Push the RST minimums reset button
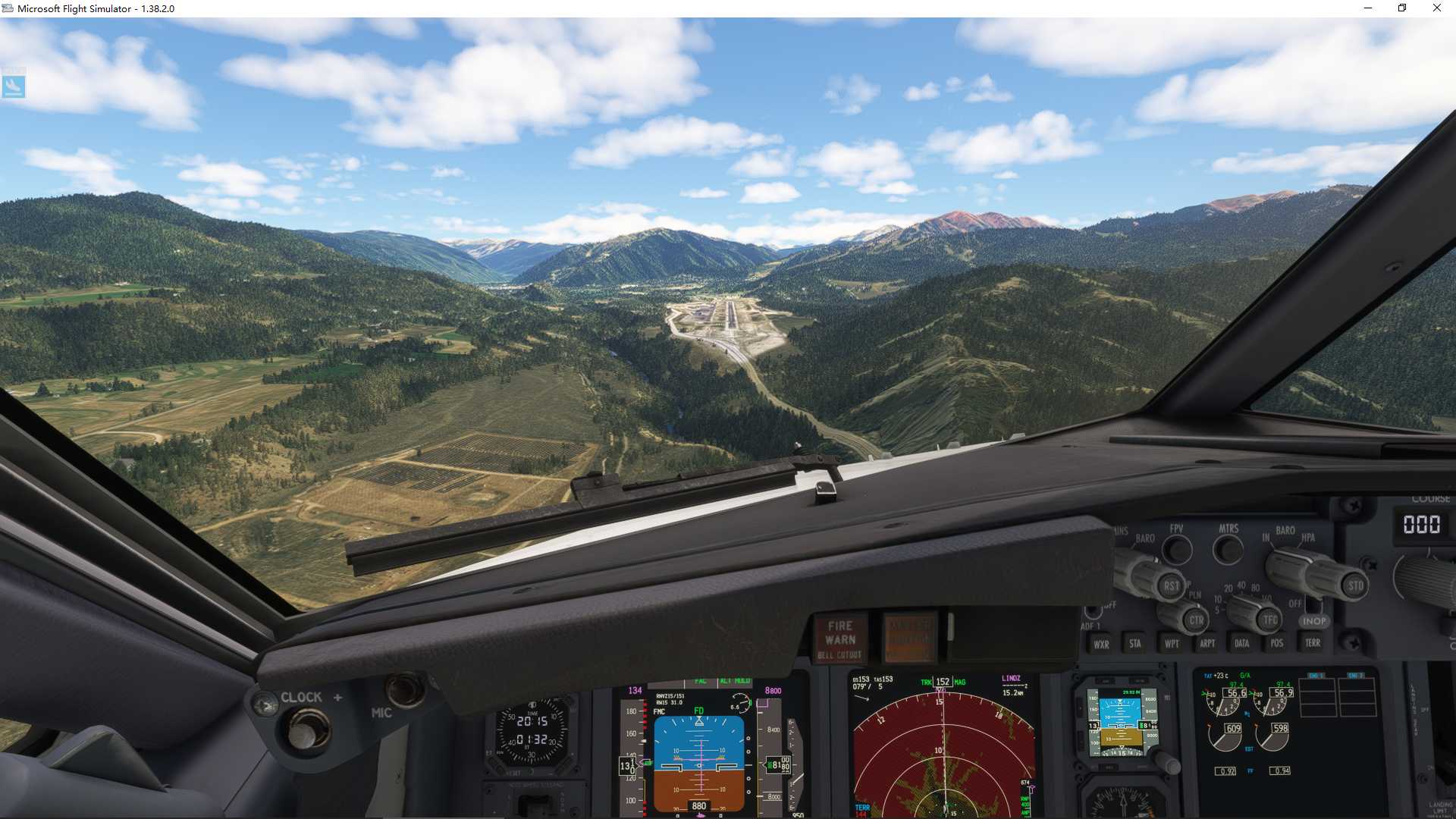 click(x=1172, y=585)
